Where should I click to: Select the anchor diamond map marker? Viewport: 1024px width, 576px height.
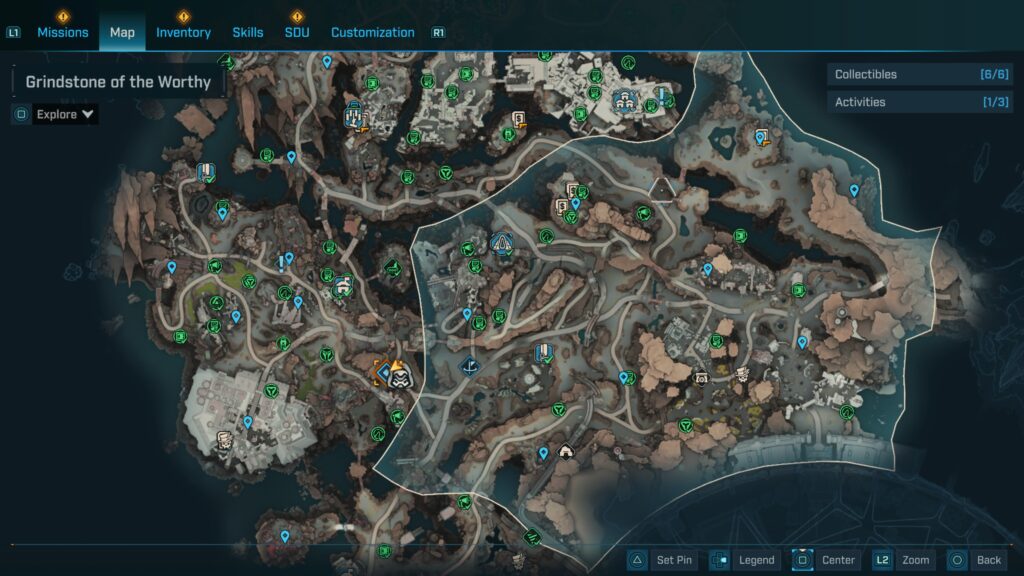[467, 367]
